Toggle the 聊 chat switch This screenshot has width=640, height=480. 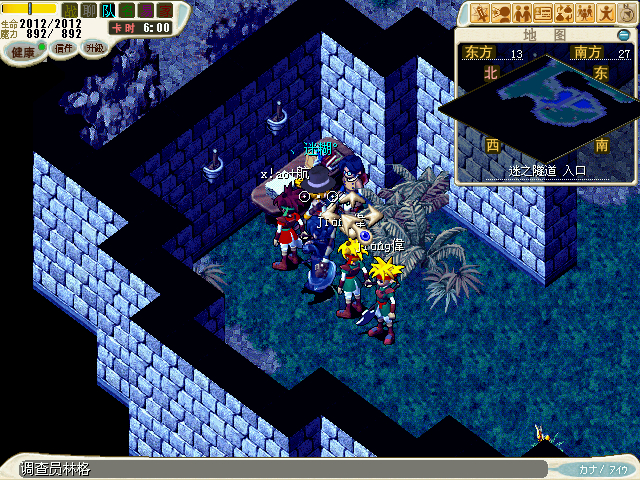coord(89,10)
